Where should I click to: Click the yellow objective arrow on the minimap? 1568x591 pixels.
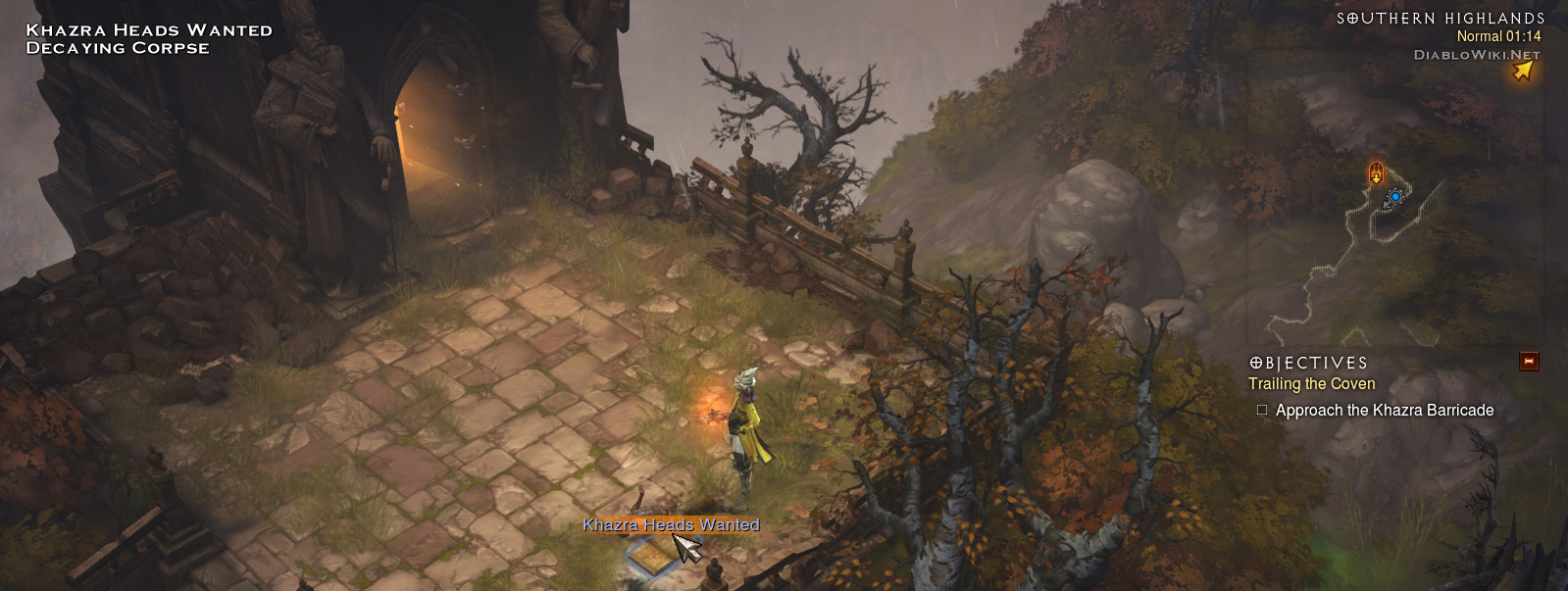(x=1522, y=70)
